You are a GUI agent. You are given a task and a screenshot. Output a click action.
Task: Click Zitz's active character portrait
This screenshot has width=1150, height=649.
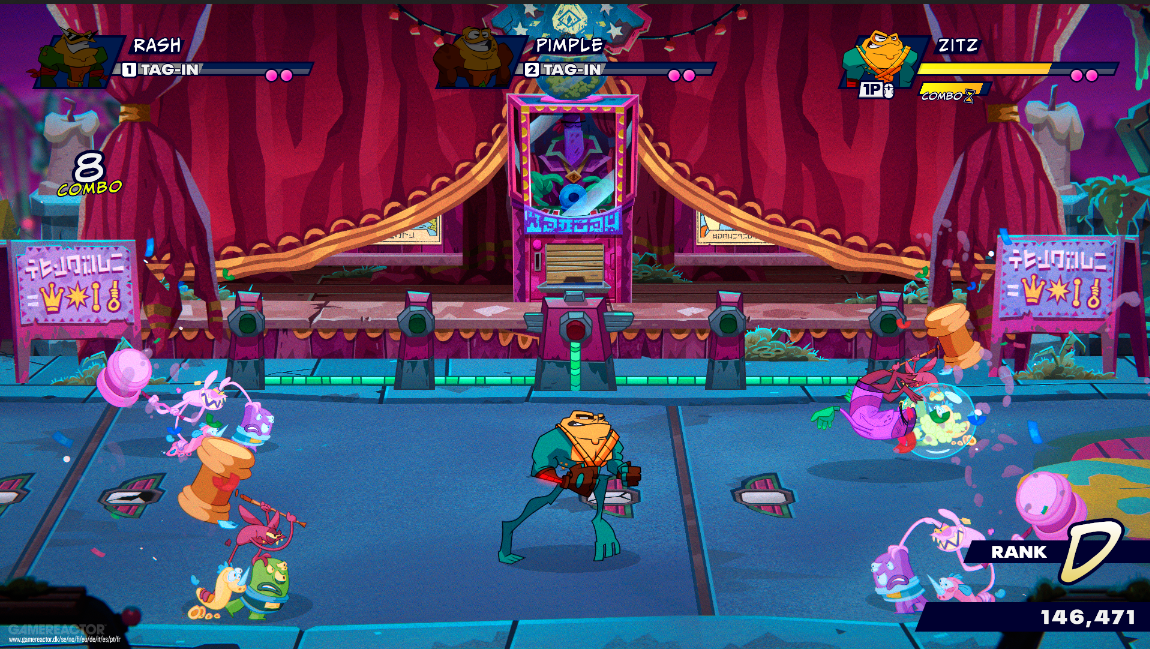877,62
